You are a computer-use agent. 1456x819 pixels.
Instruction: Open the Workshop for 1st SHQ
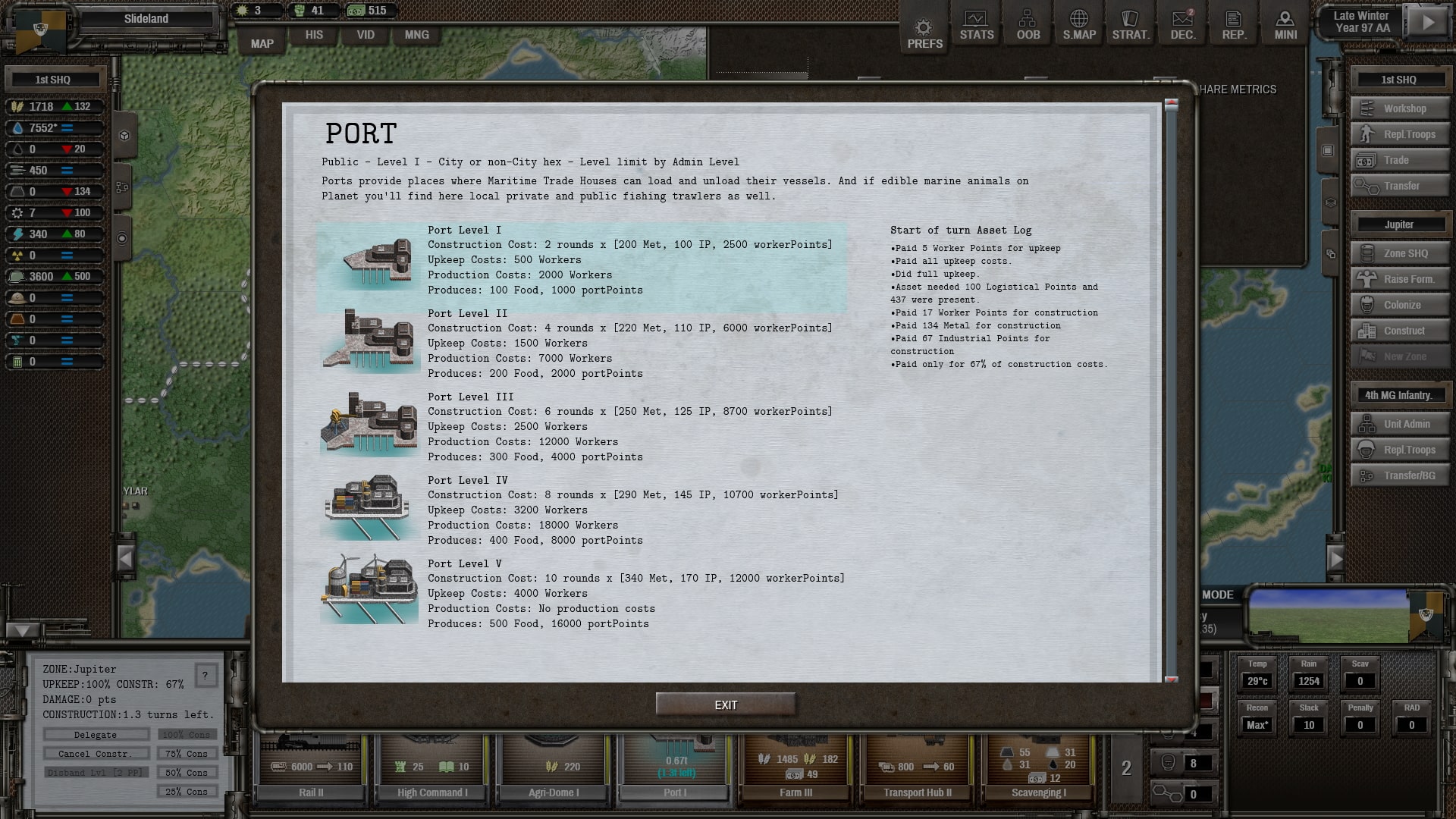pyautogui.click(x=1400, y=108)
